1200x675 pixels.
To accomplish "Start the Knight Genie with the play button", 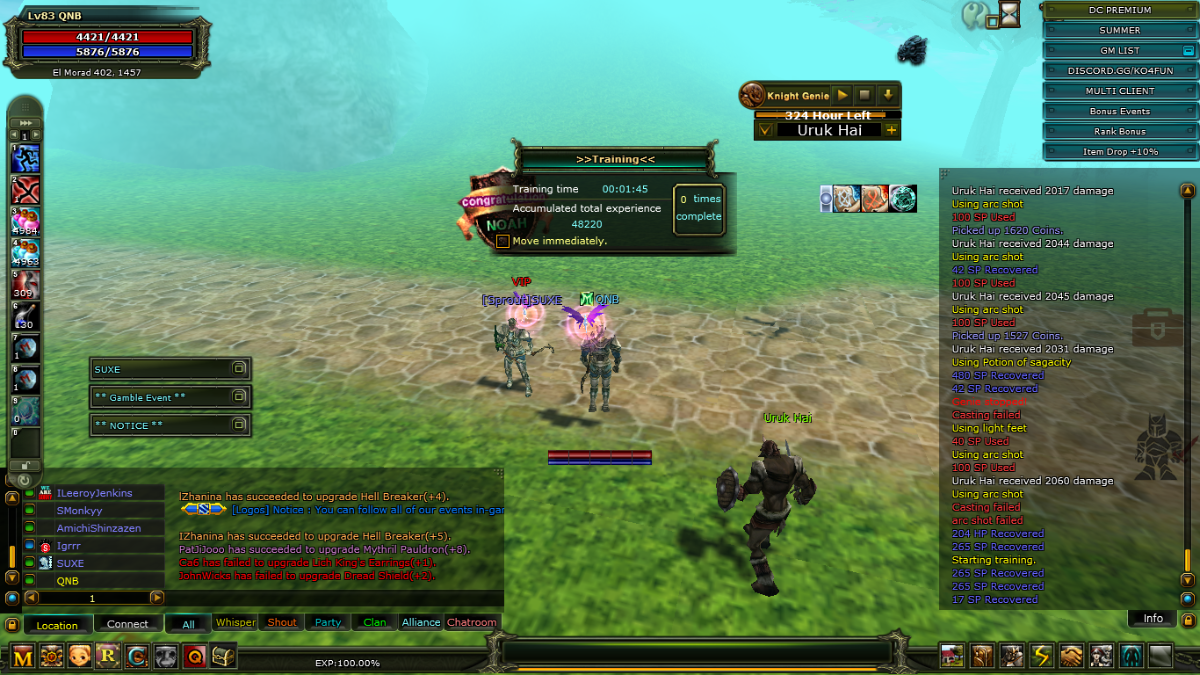I will 843,95.
